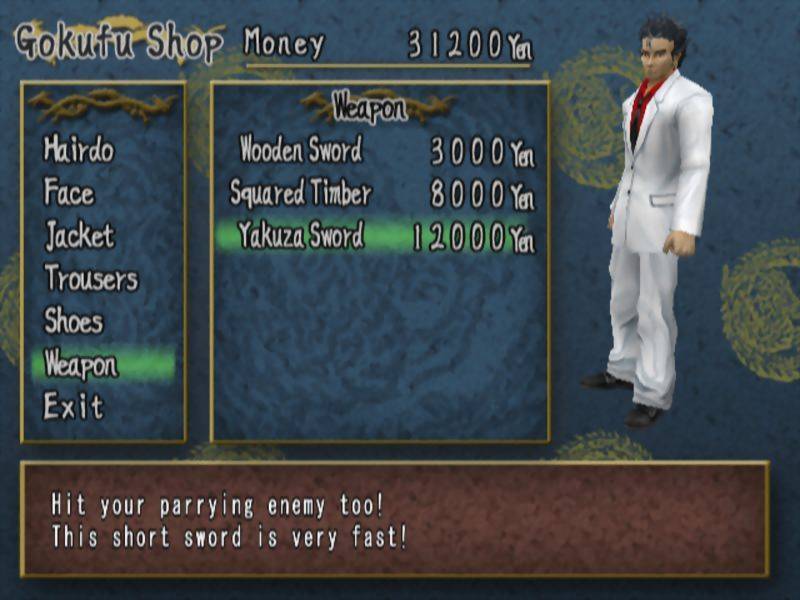
Task: Purchase the Yakuza Sword for 12000 Yen
Action: pyautogui.click(x=301, y=237)
